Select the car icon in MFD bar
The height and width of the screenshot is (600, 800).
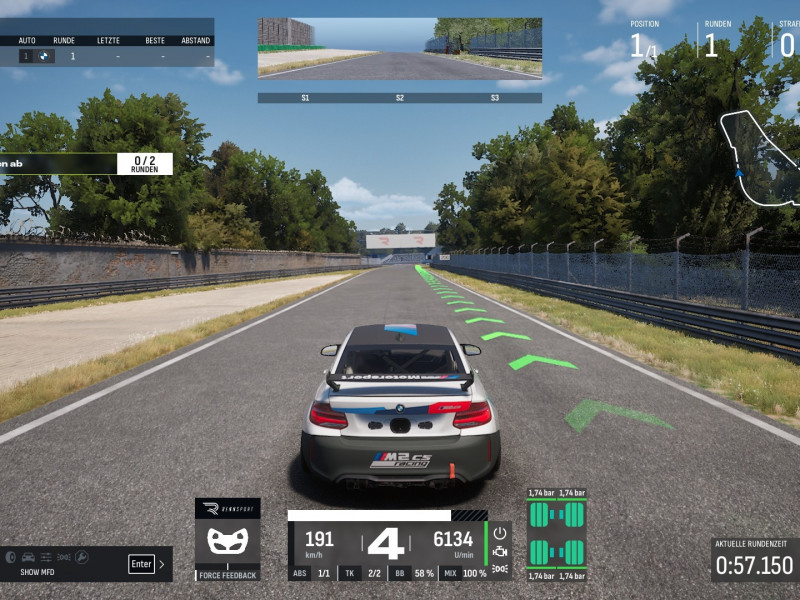coord(28,556)
